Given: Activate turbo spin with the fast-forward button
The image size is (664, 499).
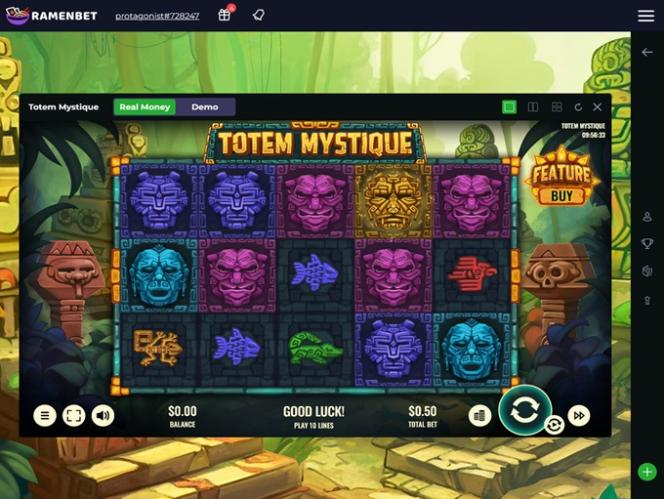Looking at the screenshot, I should (x=579, y=416).
